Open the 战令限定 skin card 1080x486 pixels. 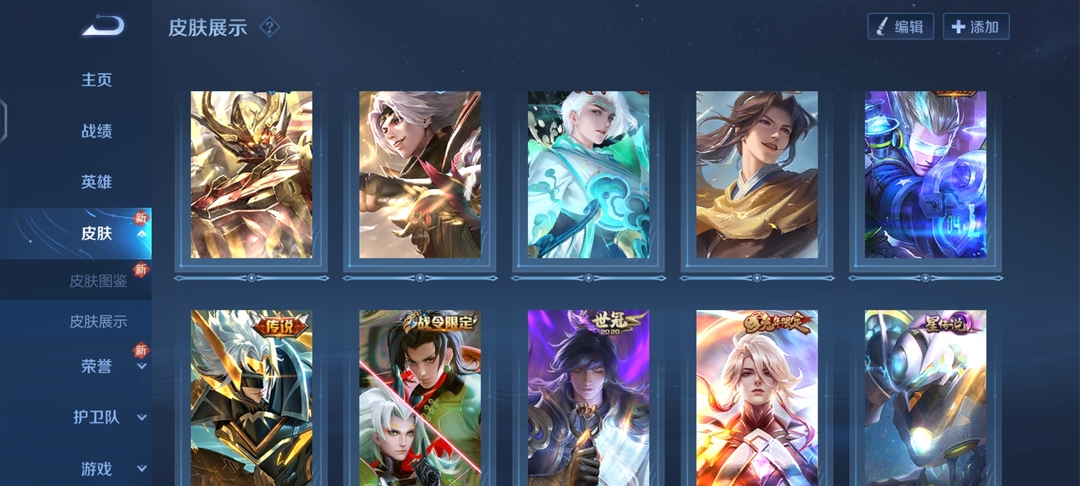[420, 398]
